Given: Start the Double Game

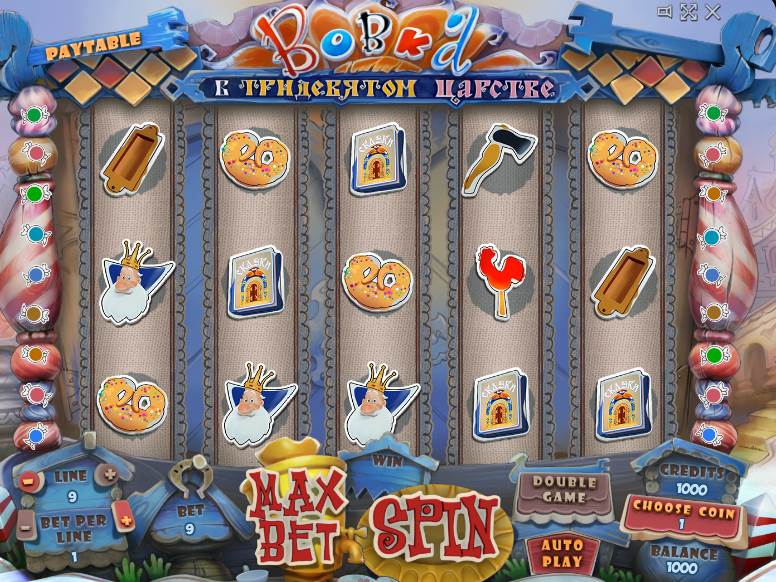Looking at the screenshot, I should pos(563,490).
